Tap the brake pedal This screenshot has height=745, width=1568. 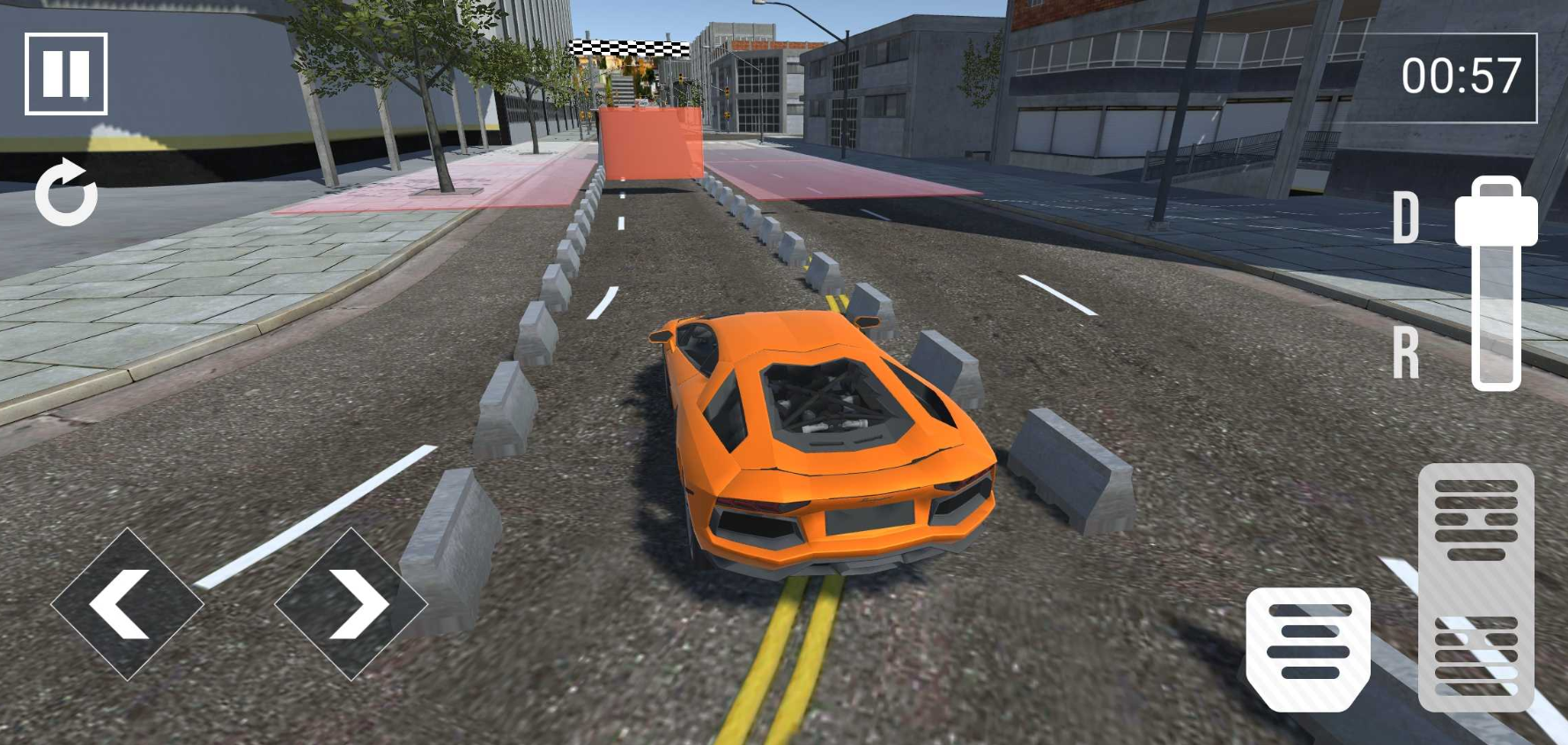coord(1308,649)
